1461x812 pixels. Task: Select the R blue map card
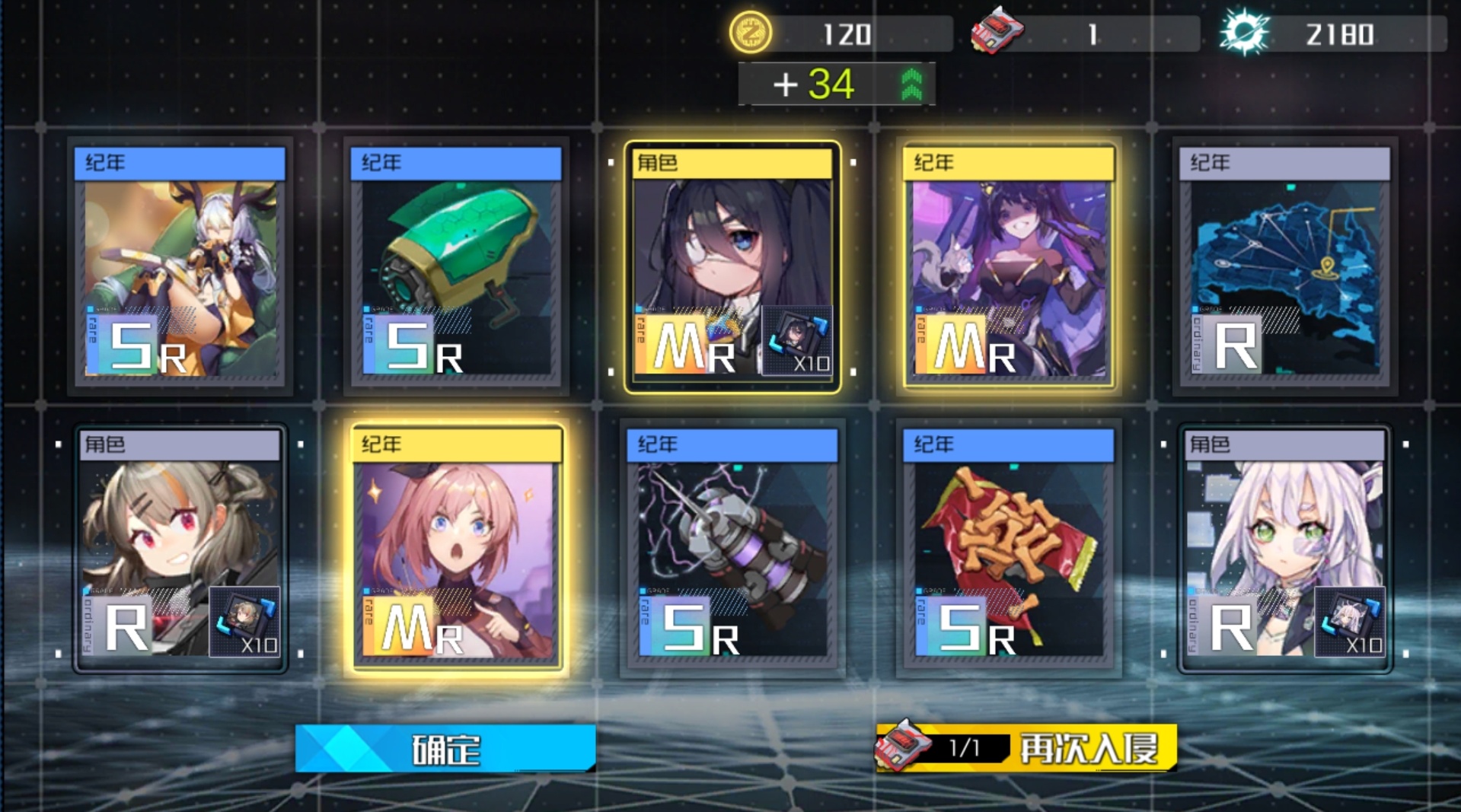[1285, 266]
